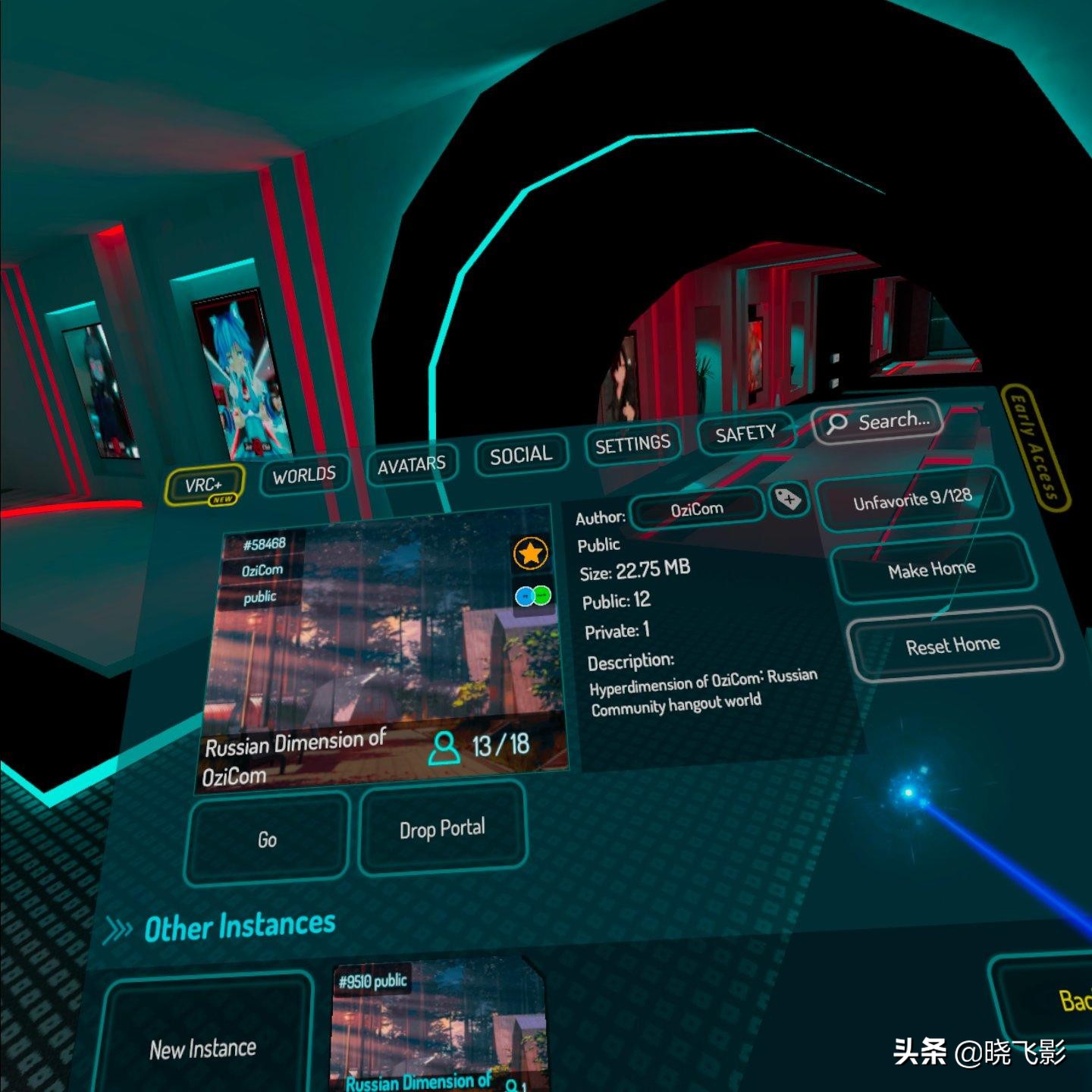Open the SETTINGS tab
The image size is (1092, 1092).
coord(632,441)
